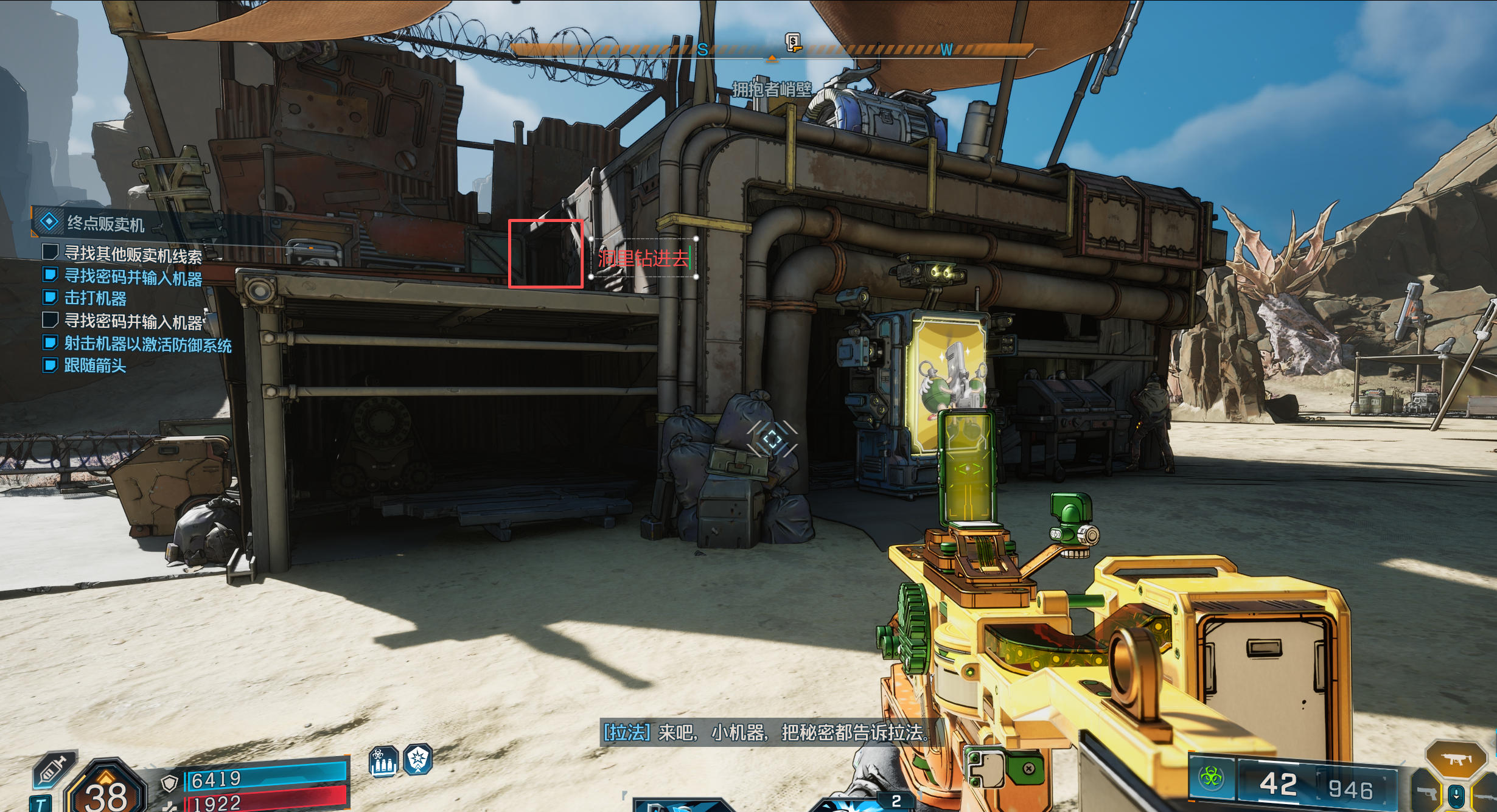
Task: Select the 终点贩卖机 mission tracker title
Action: point(105,224)
